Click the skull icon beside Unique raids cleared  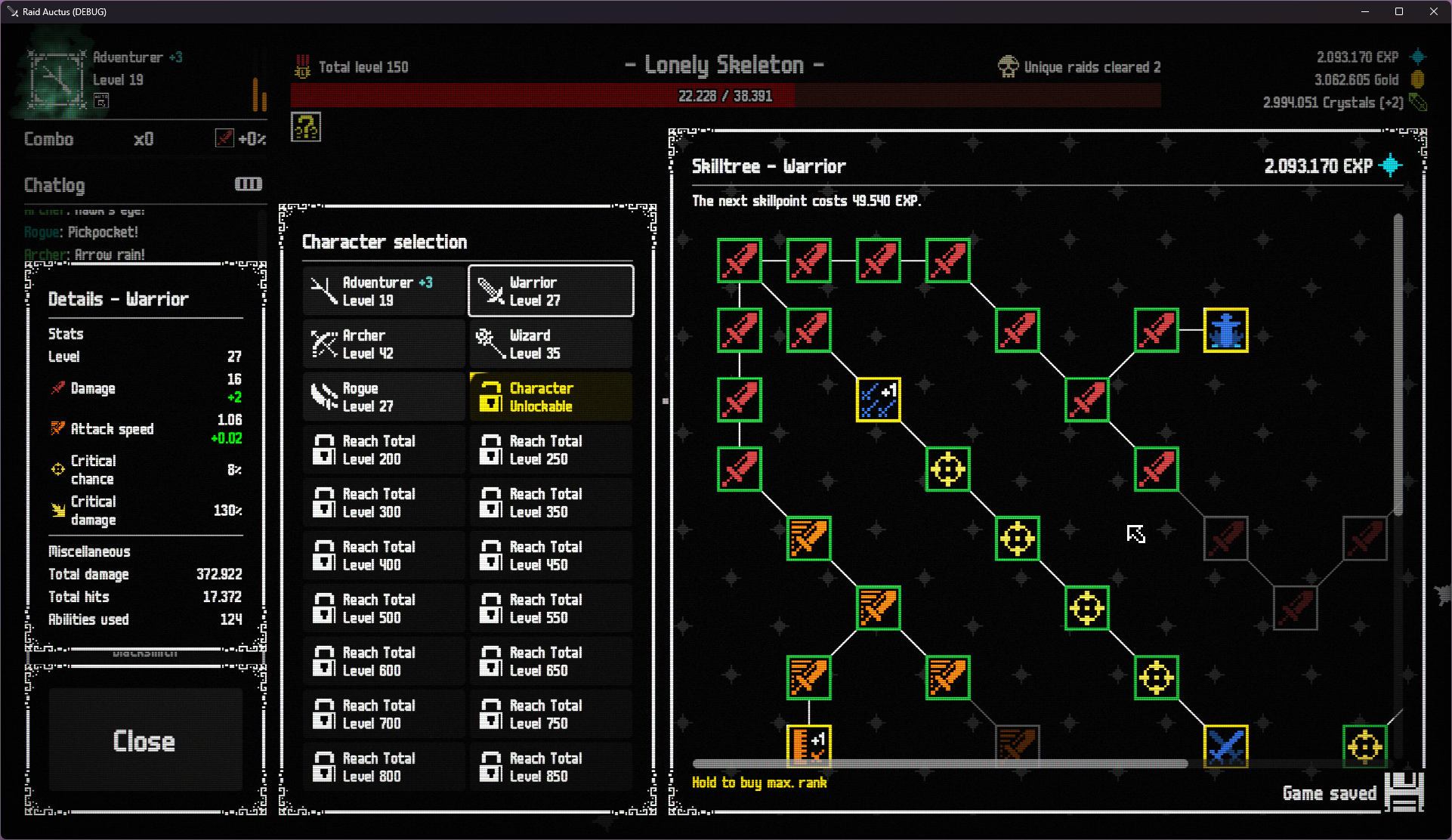pos(1007,66)
